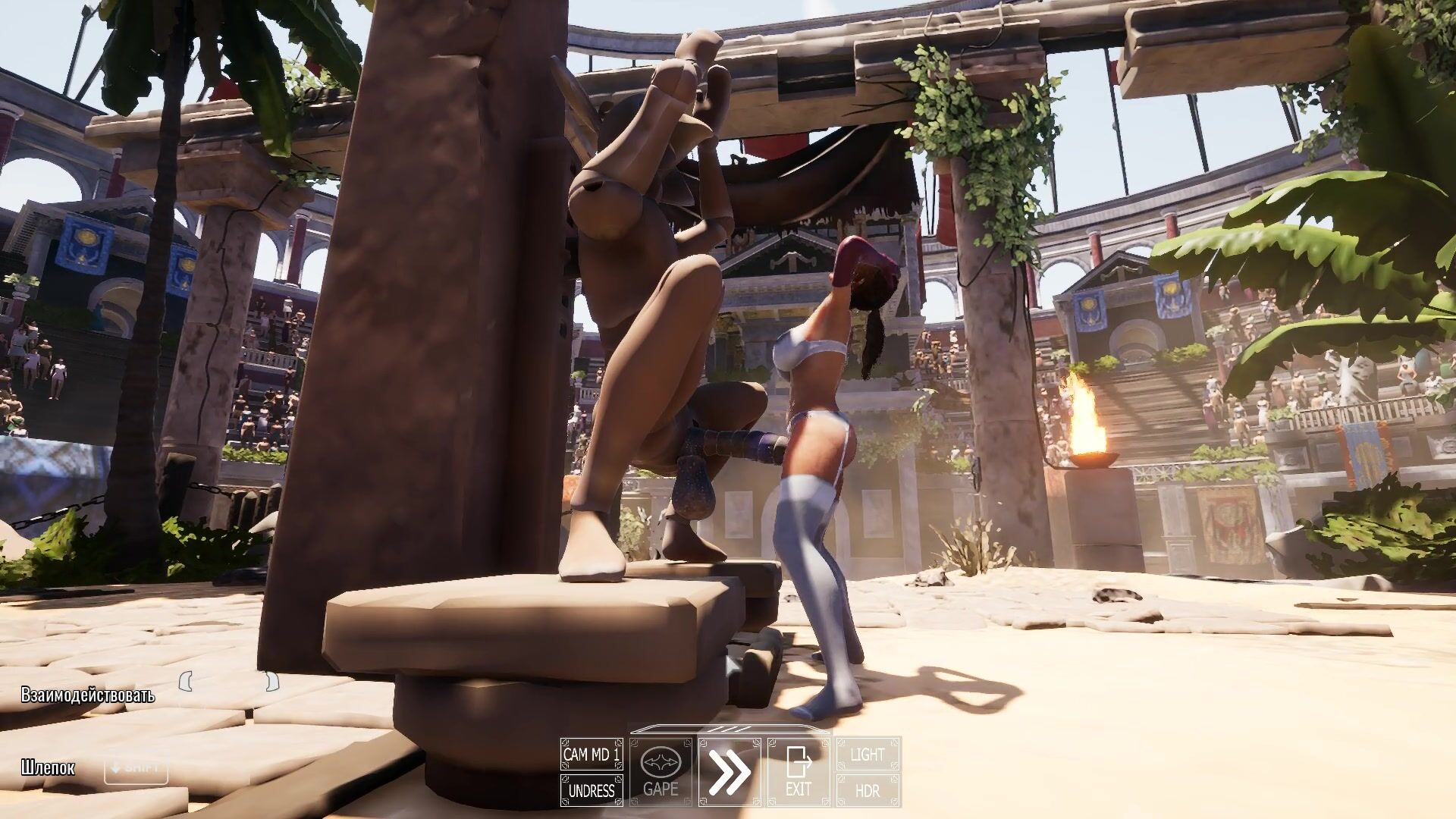The image size is (1456, 819).
Task: Switch the camera mode with CAM MD 1
Action: click(x=591, y=755)
